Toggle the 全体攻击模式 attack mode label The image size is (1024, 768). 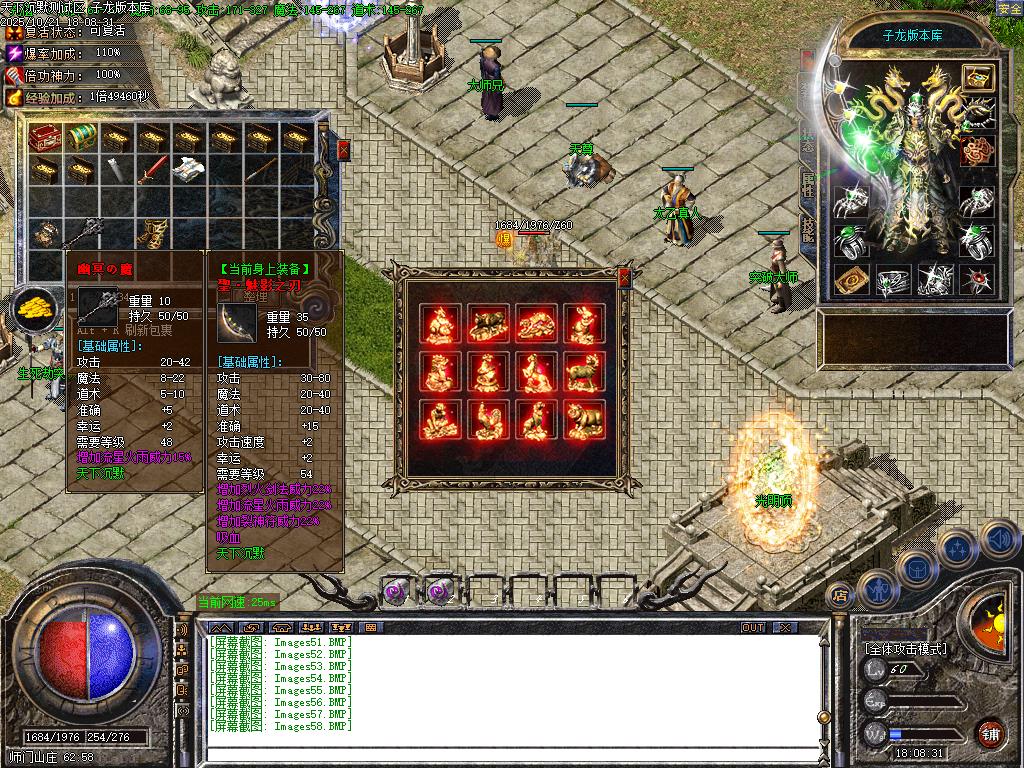[905, 648]
